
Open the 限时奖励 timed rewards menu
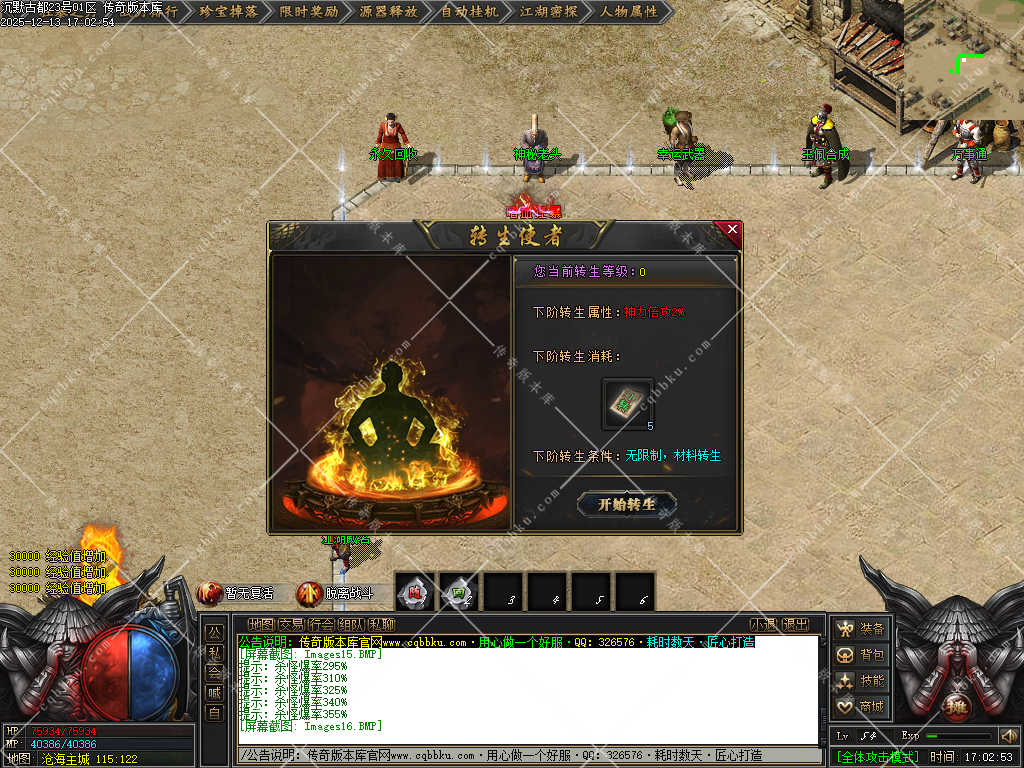click(309, 12)
